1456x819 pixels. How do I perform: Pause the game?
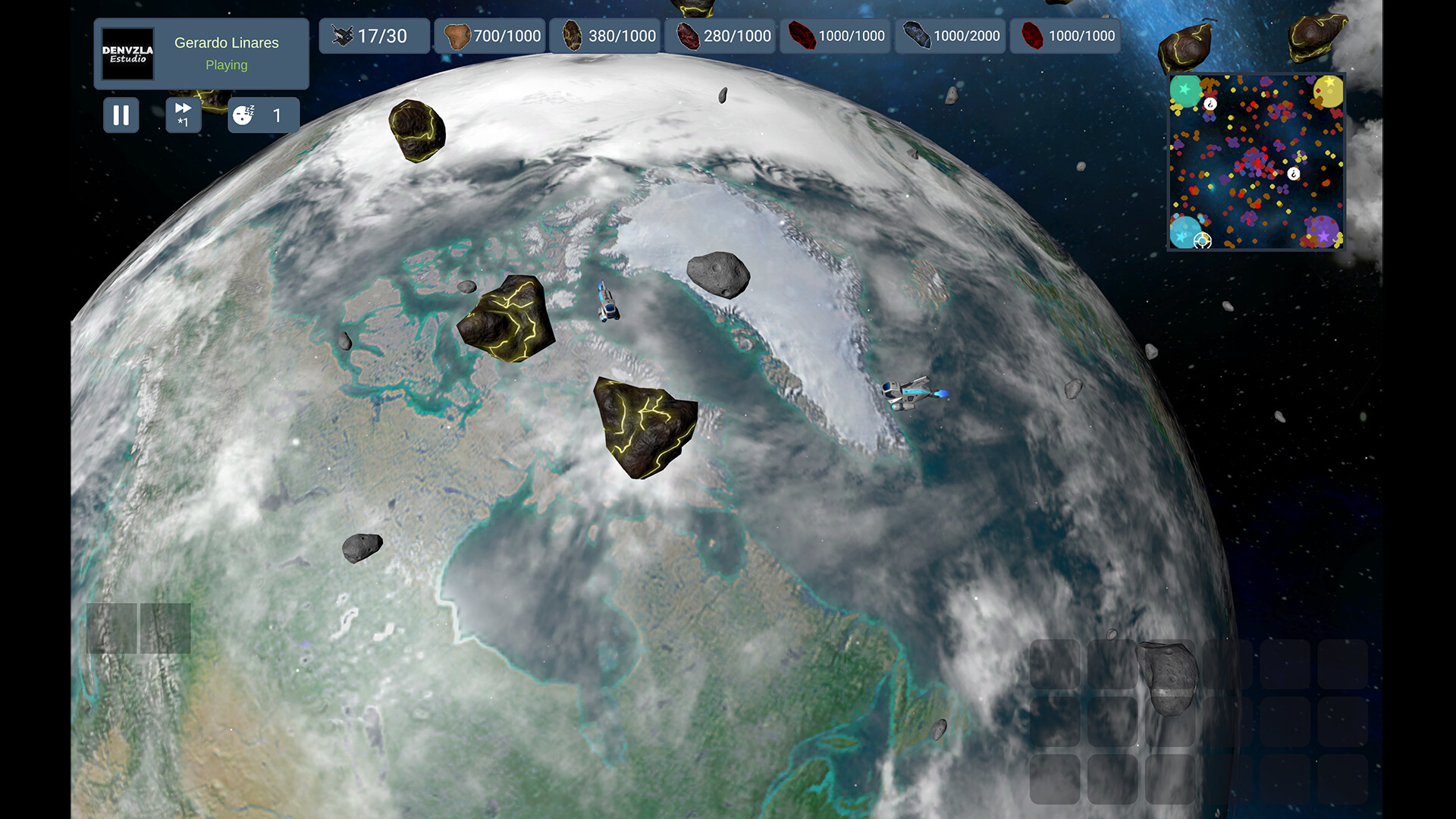121,115
